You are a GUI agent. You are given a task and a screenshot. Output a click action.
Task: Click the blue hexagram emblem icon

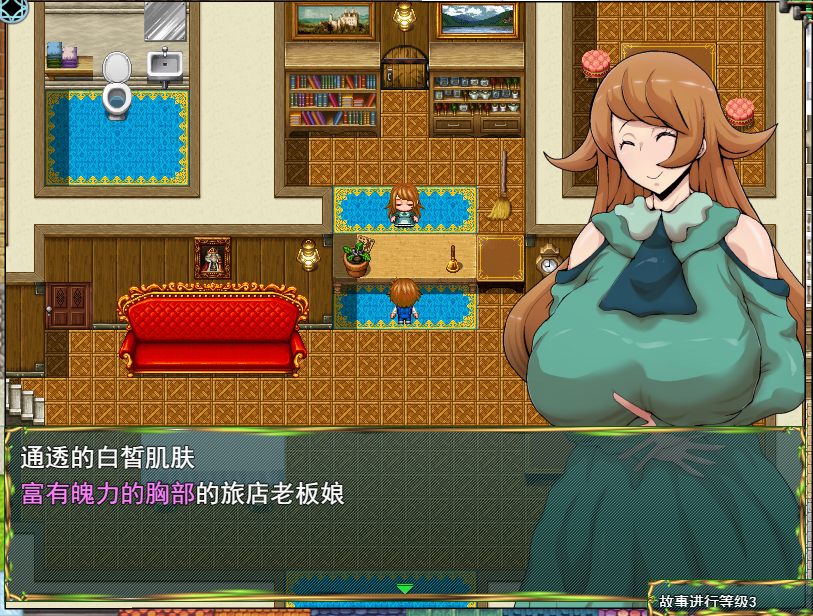click(14, 11)
